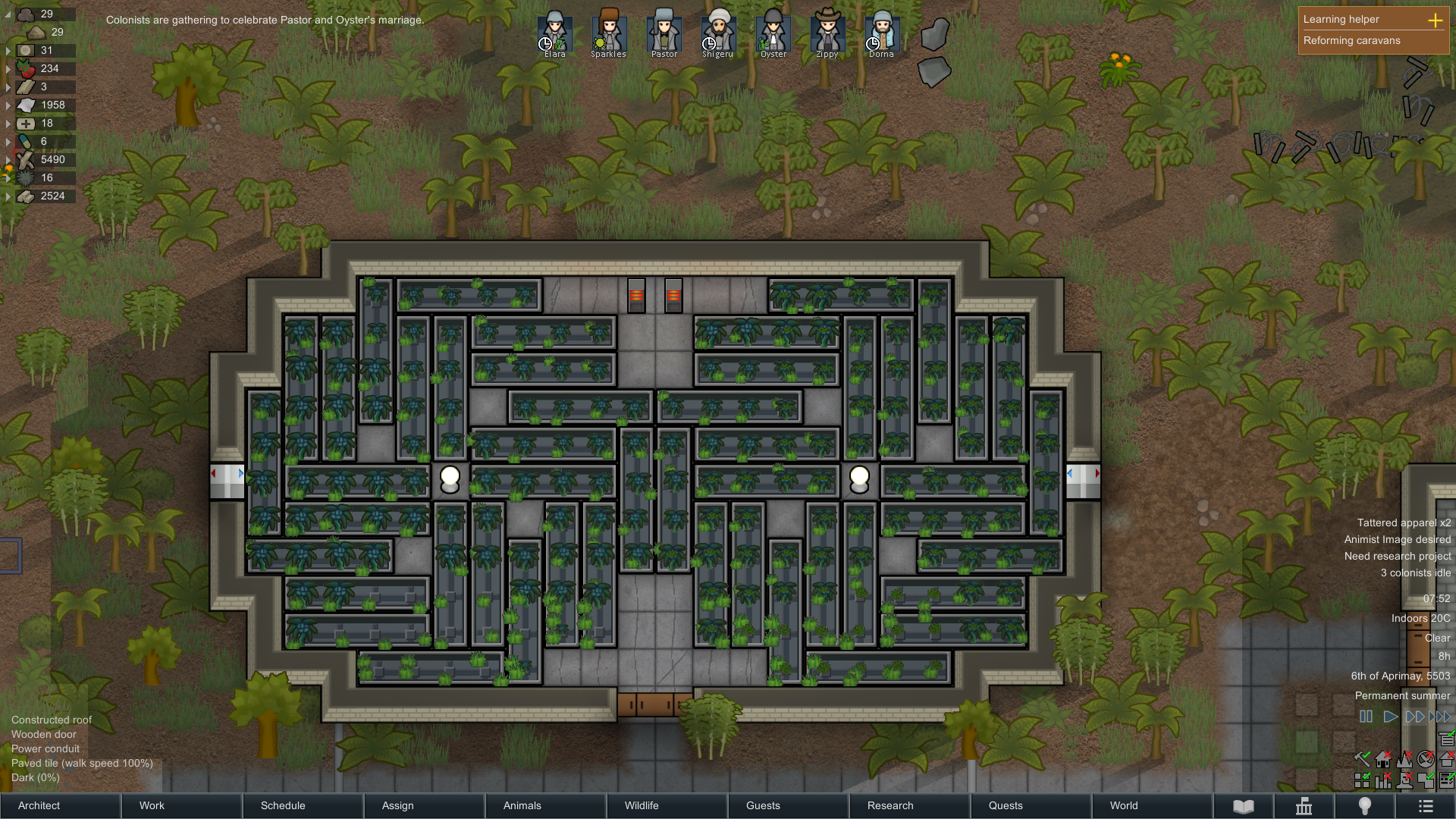Screen dimensions: 1456x819
Task: Toggle auto rebuild with the hammer icon
Action: (1363, 759)
